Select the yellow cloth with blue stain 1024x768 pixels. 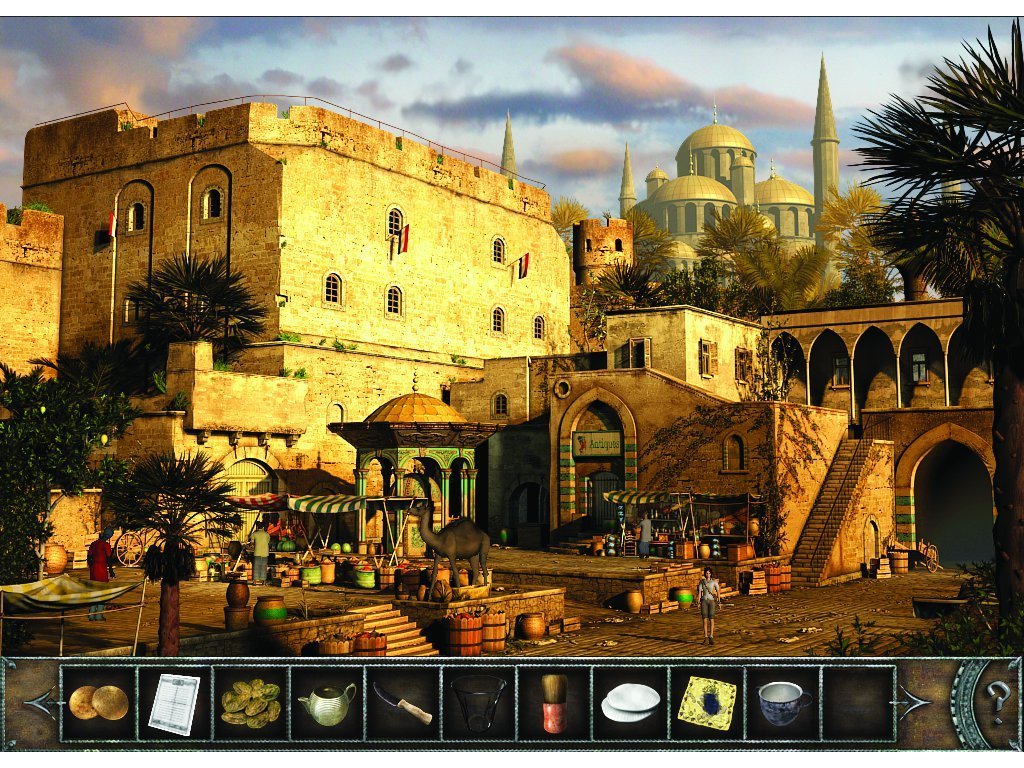[706, 703]
